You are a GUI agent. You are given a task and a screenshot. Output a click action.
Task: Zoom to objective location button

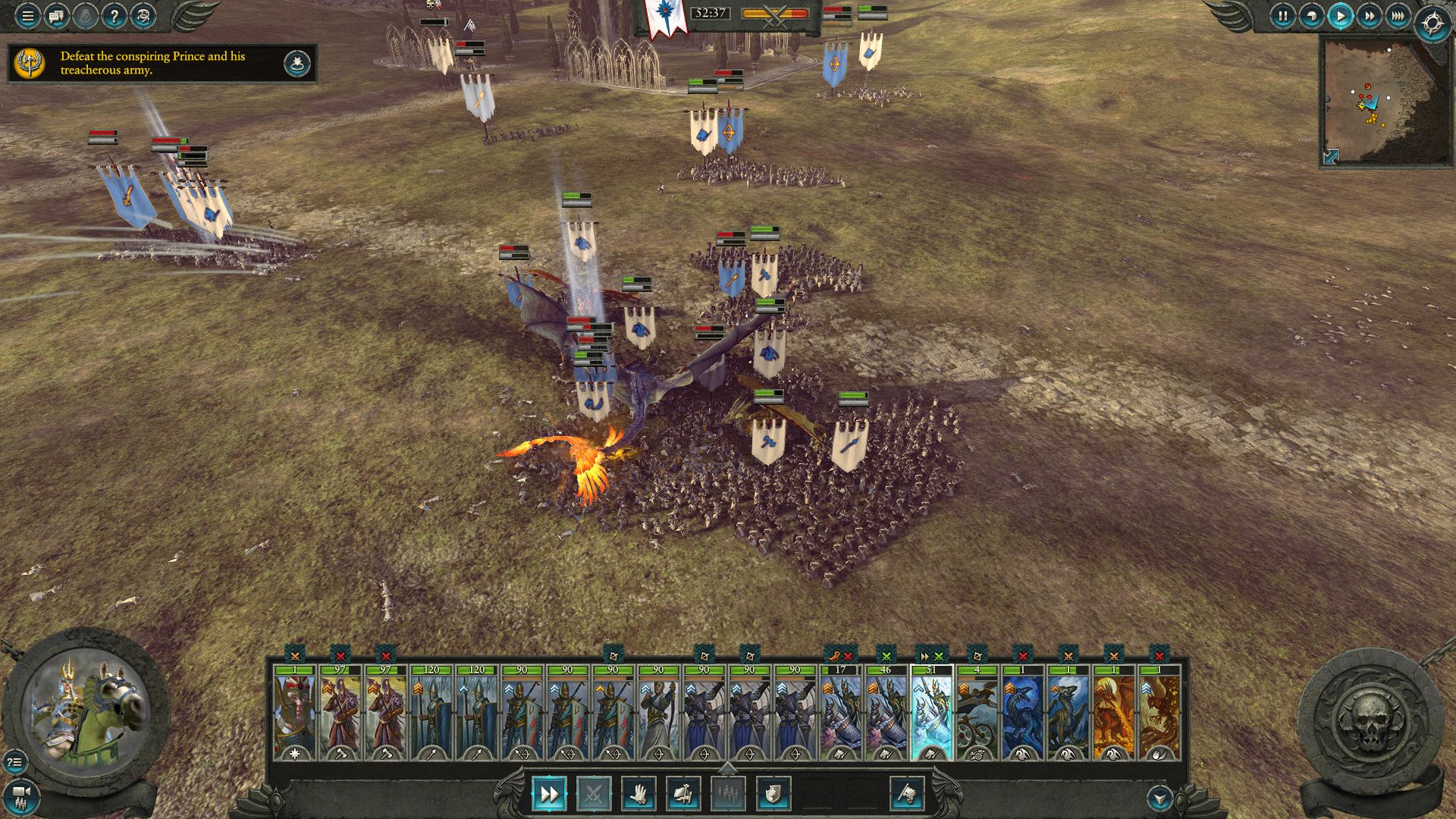point(297,64)
